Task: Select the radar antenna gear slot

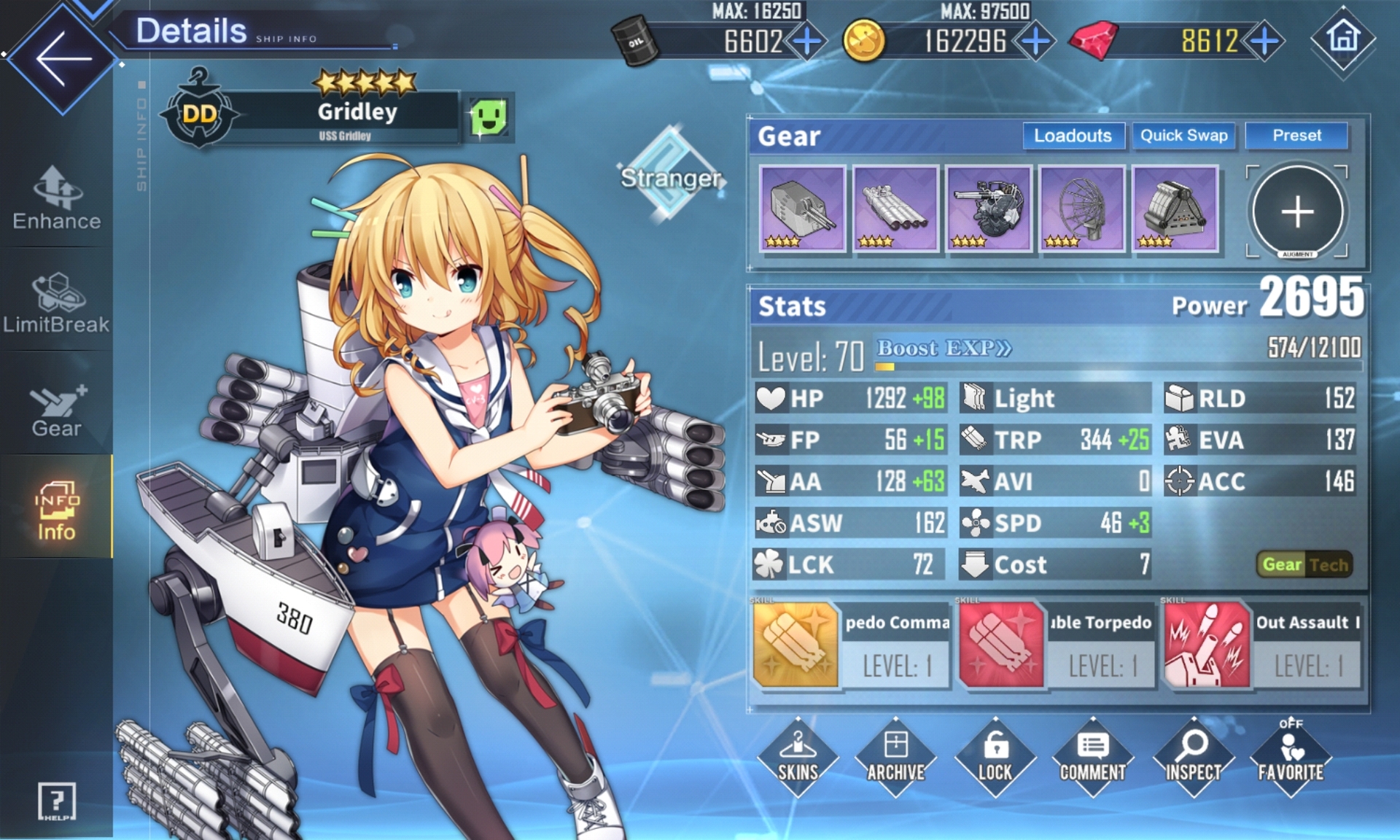Action: pos(1081,209)
